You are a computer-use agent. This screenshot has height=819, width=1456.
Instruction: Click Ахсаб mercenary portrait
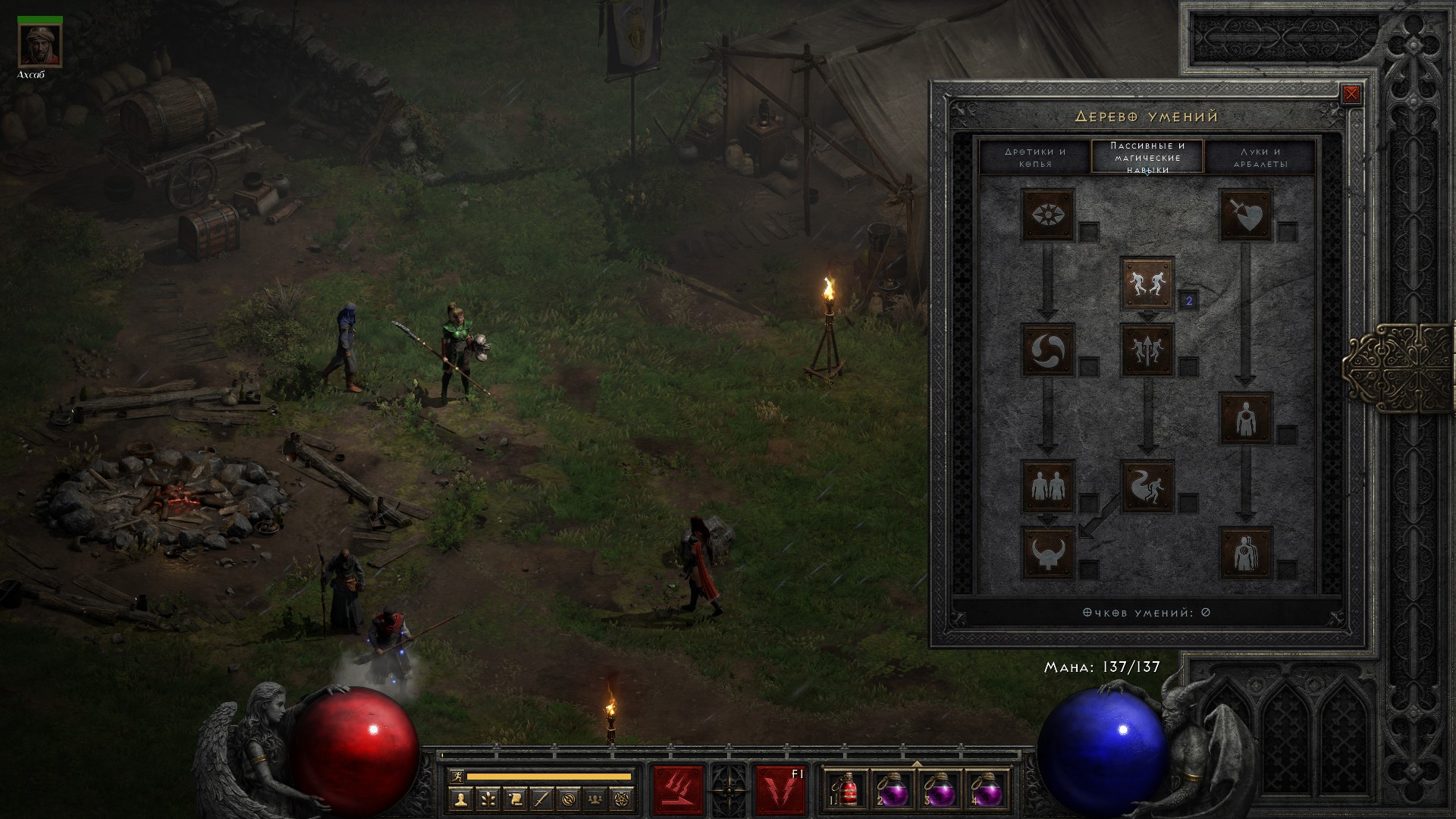click(x=40, y=45)
